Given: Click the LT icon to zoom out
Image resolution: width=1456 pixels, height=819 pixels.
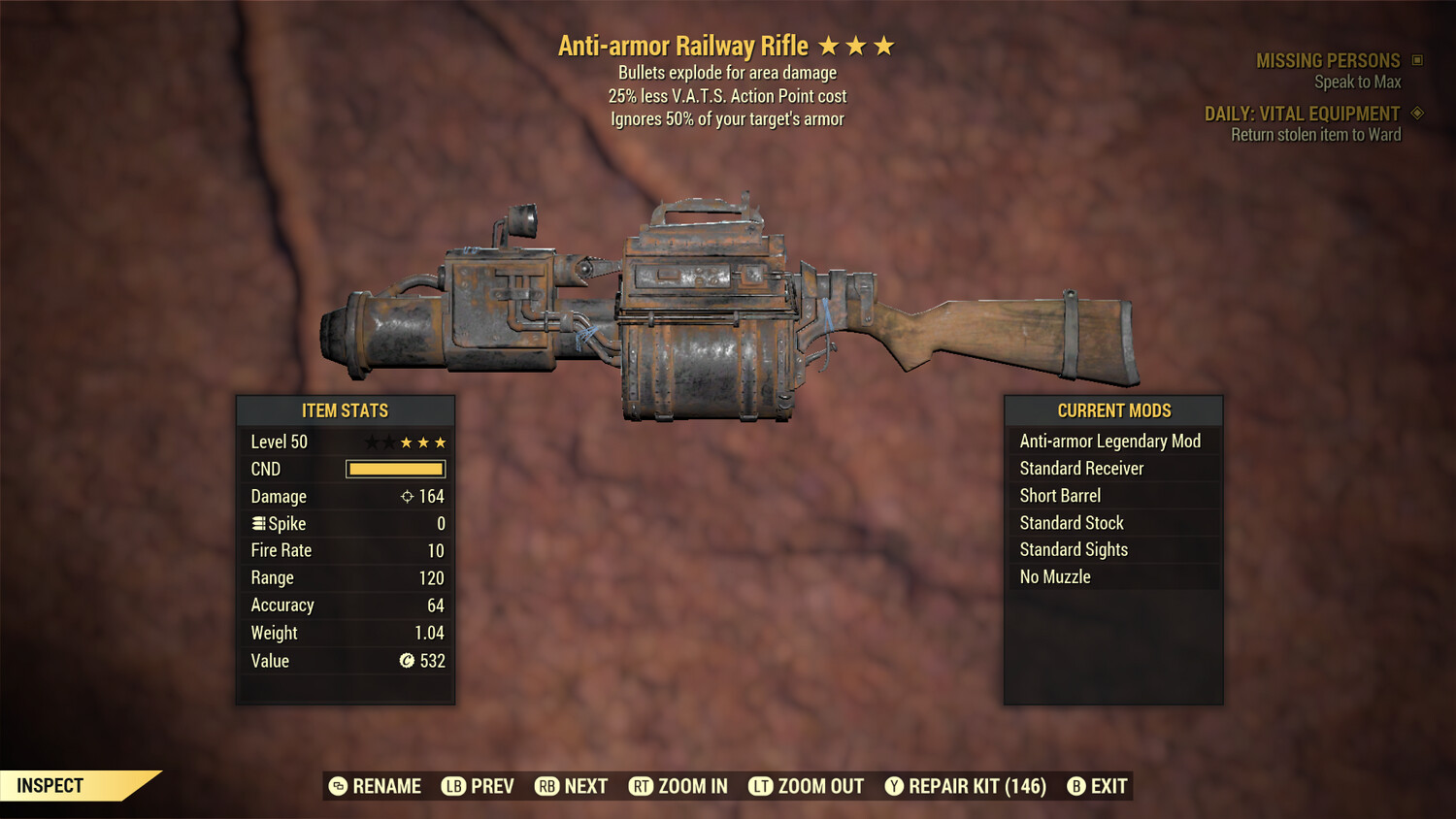Looking at the screenshot, I should click(762, 786).
